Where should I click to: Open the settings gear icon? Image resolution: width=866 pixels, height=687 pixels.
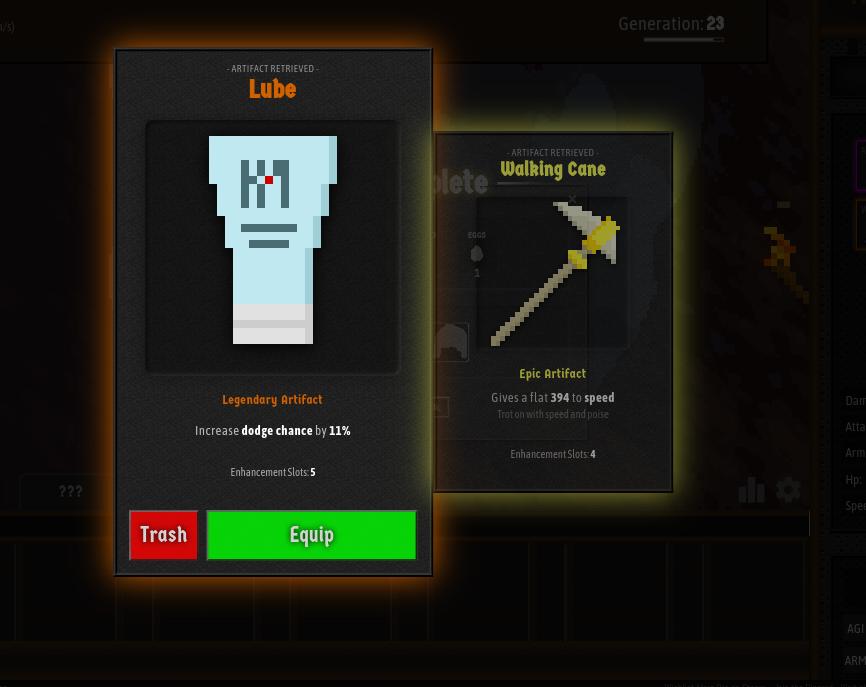[788, 489]
